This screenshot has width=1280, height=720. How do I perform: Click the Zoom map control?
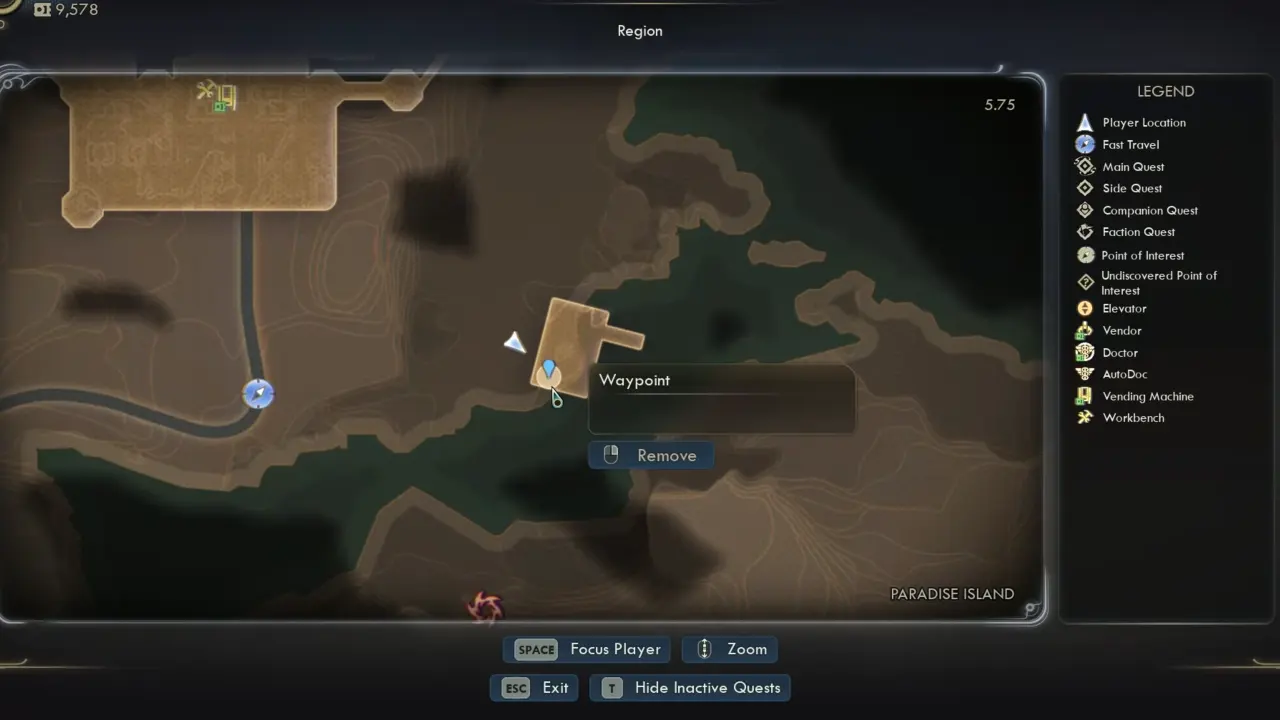[730, 649]
